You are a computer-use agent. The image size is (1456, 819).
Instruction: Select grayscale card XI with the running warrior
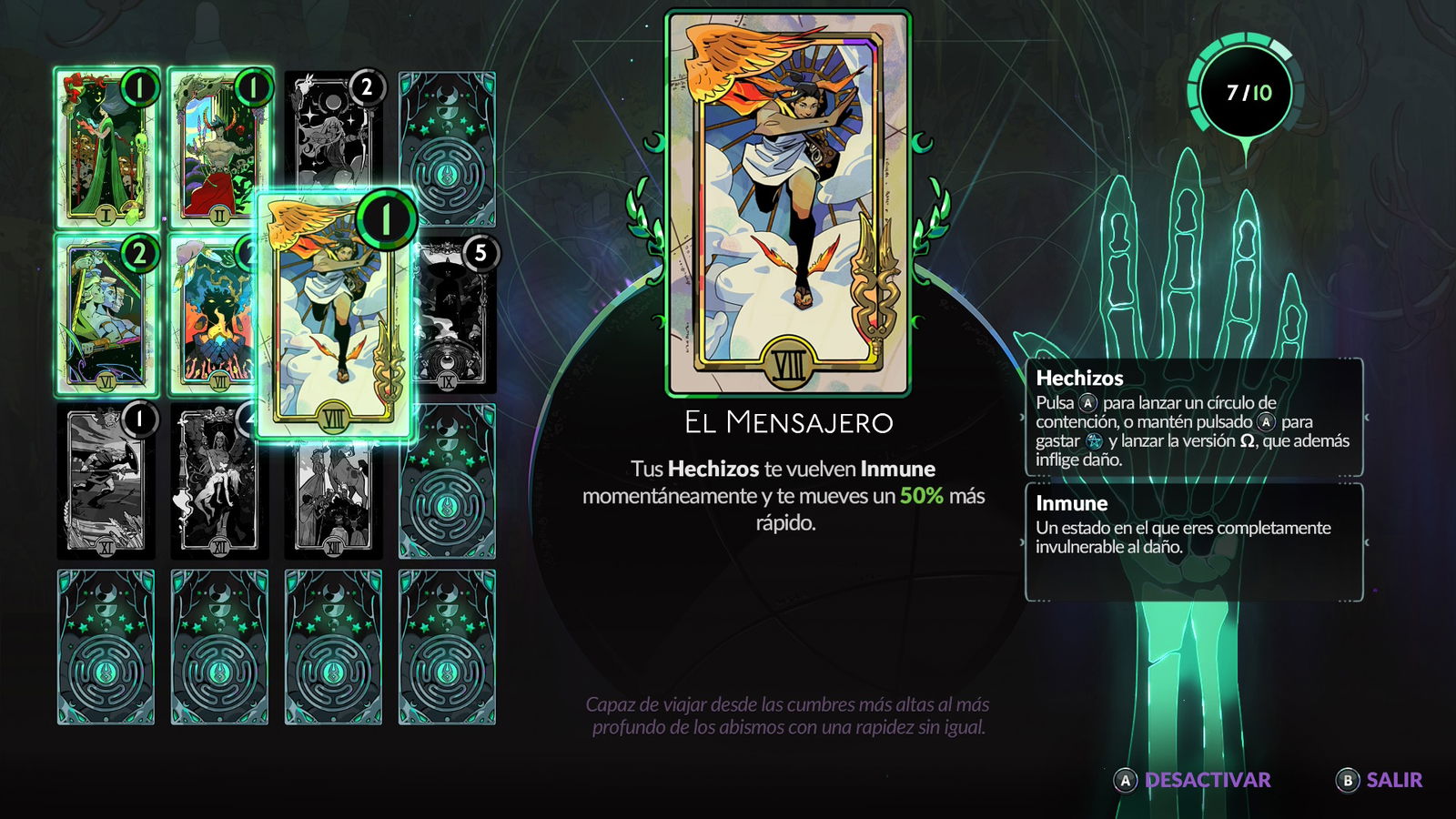(106, 482)
